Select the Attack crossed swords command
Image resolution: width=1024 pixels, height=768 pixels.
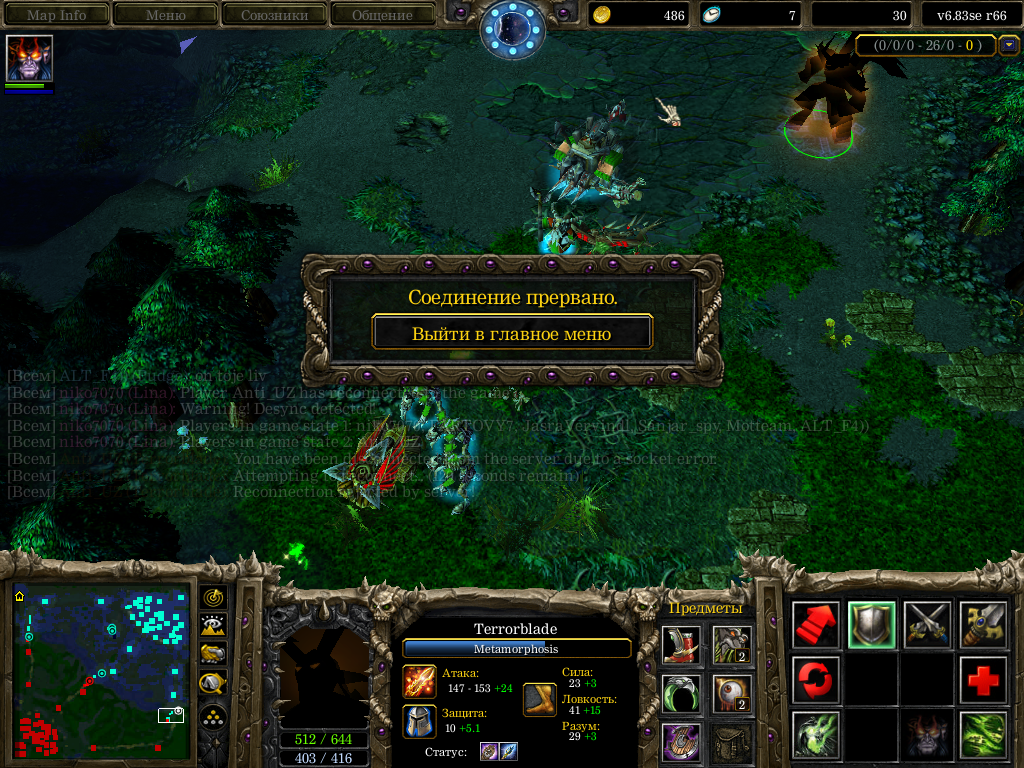(x=928, y=625)
